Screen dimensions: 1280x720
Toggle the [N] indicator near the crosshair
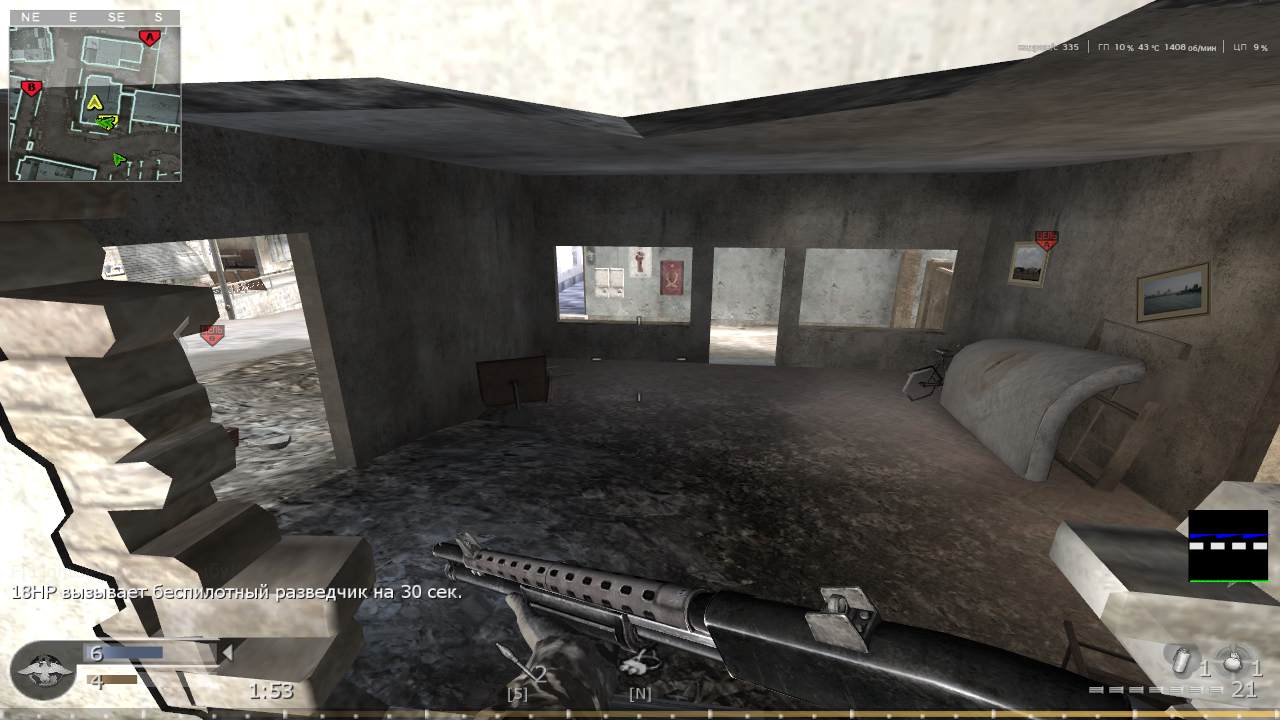point(639,692)
